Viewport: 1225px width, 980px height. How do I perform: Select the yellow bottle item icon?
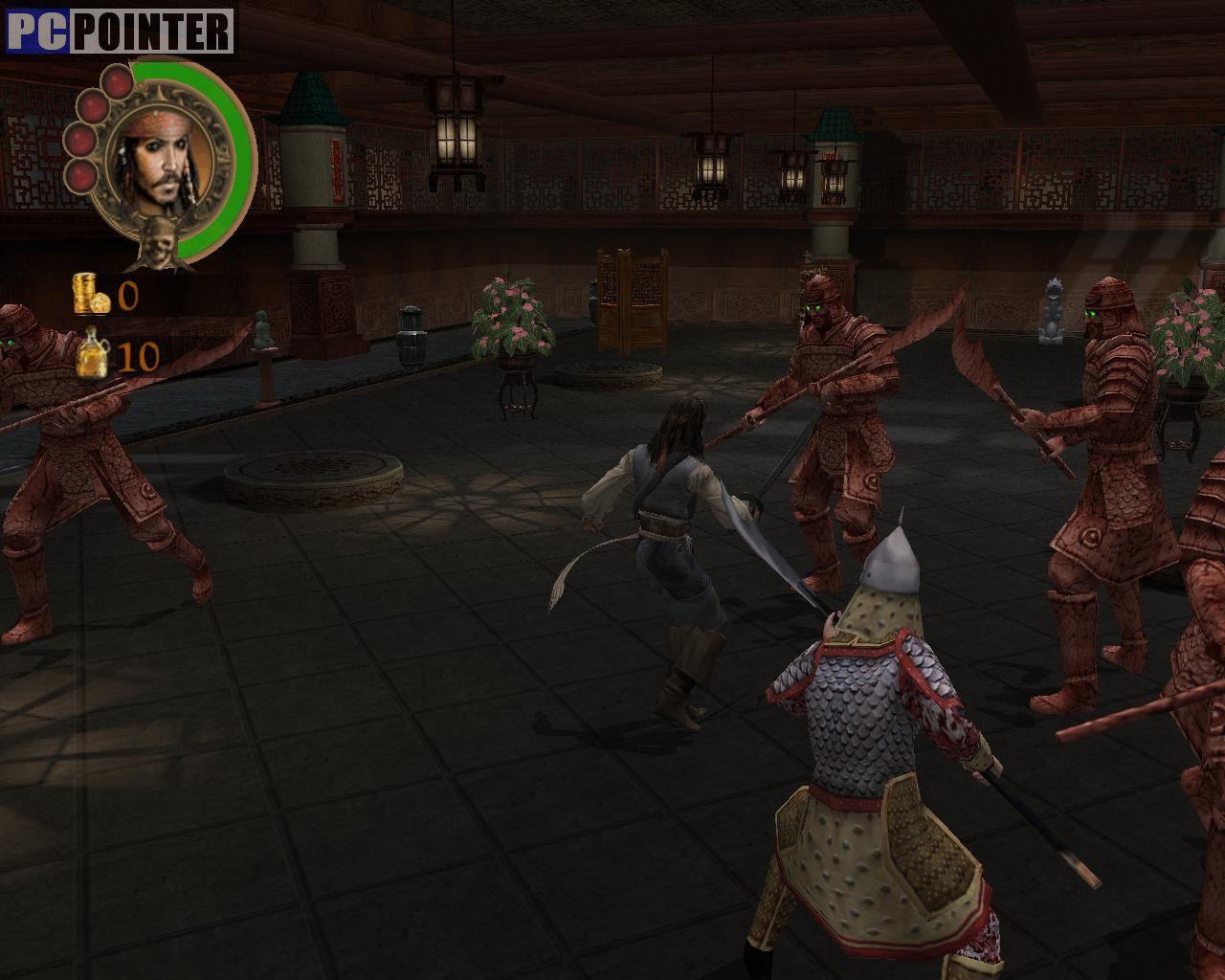pos(95,354)
